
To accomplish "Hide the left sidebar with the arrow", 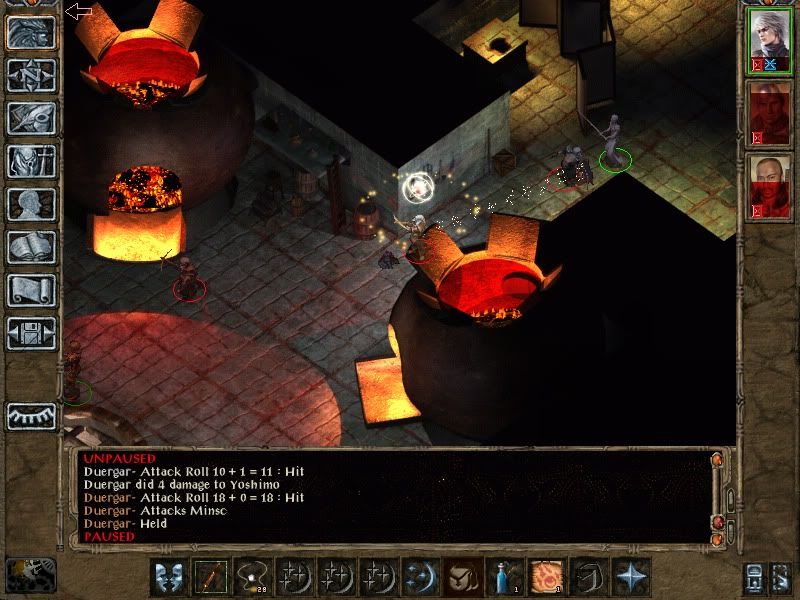I will click(x=78, y=11).
